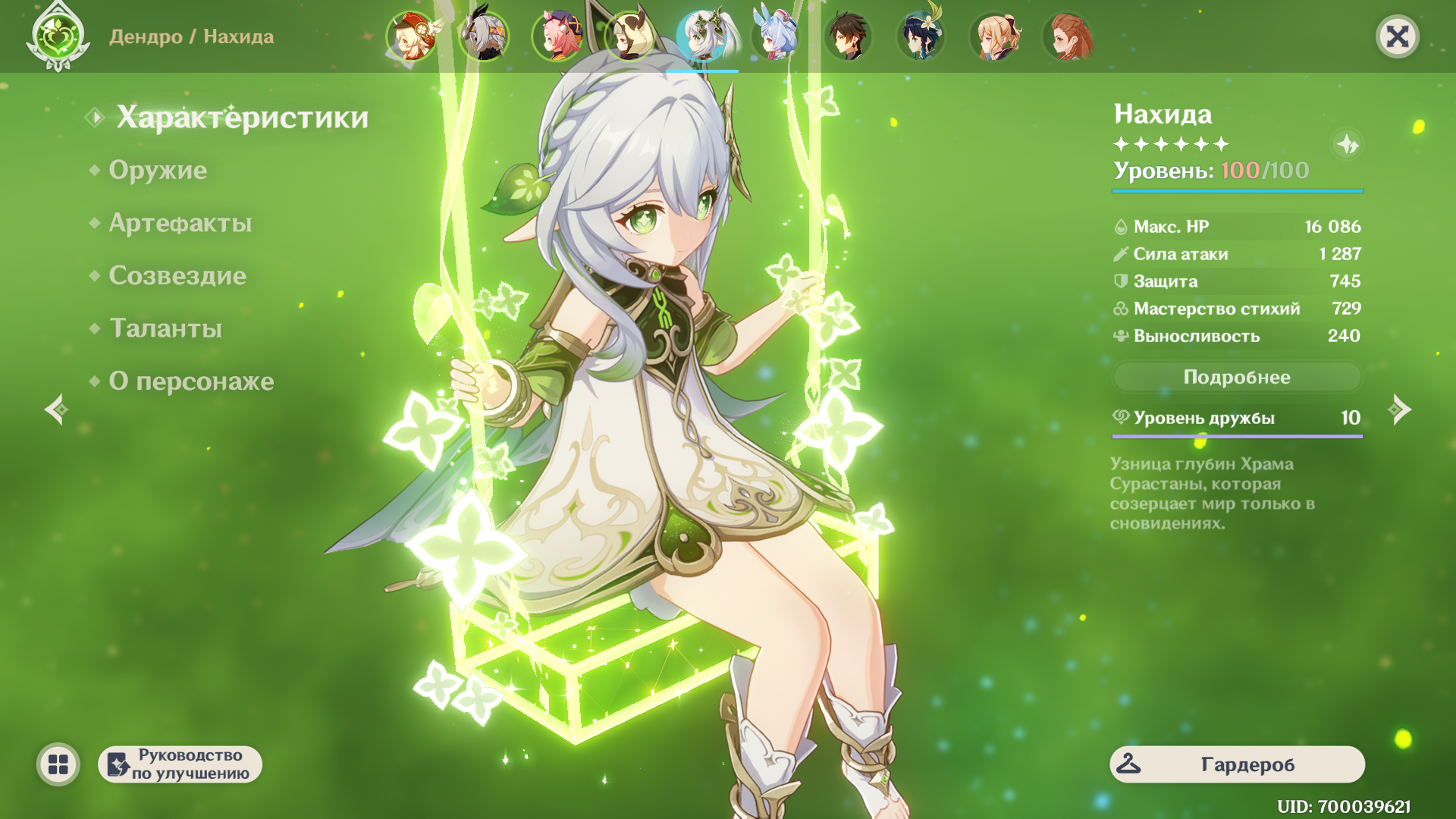Screen dimensions: 1456x819
Task: Select the pink-haired character portrait
Action: tap(557, 36)
